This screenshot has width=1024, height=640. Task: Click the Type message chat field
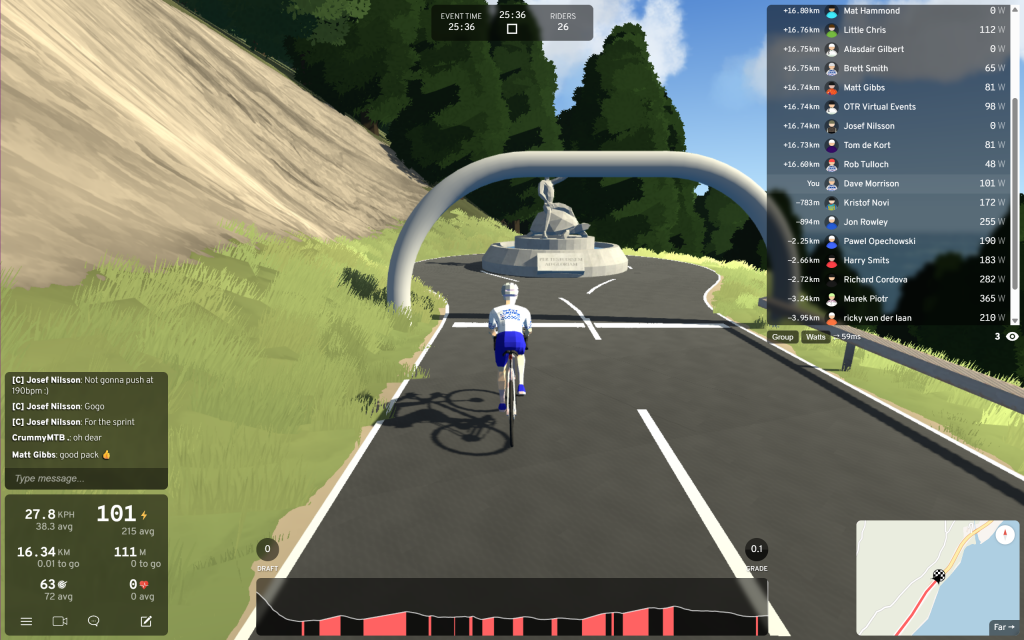85,479
